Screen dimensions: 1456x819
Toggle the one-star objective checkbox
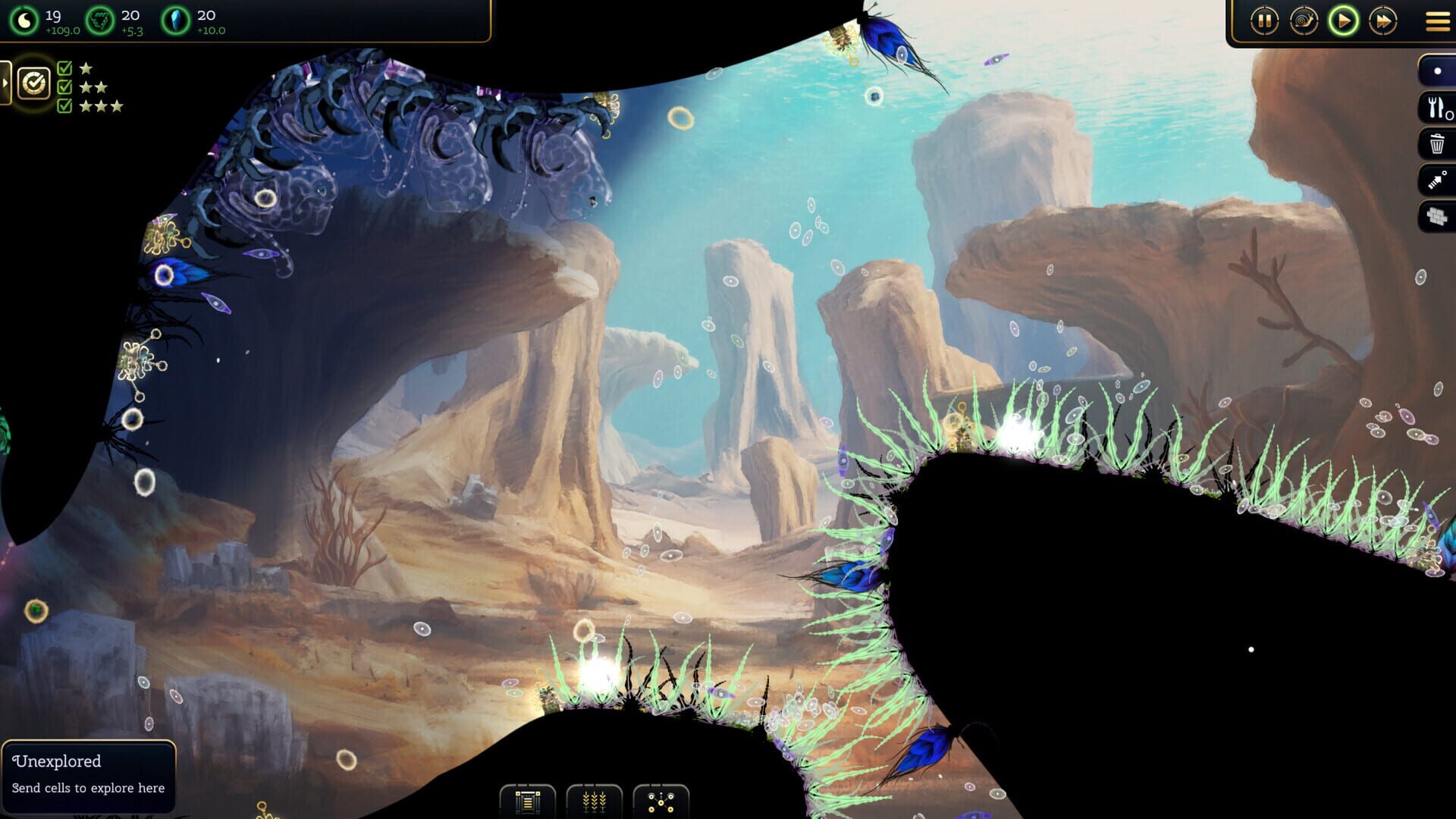click(x=64, y=67)
